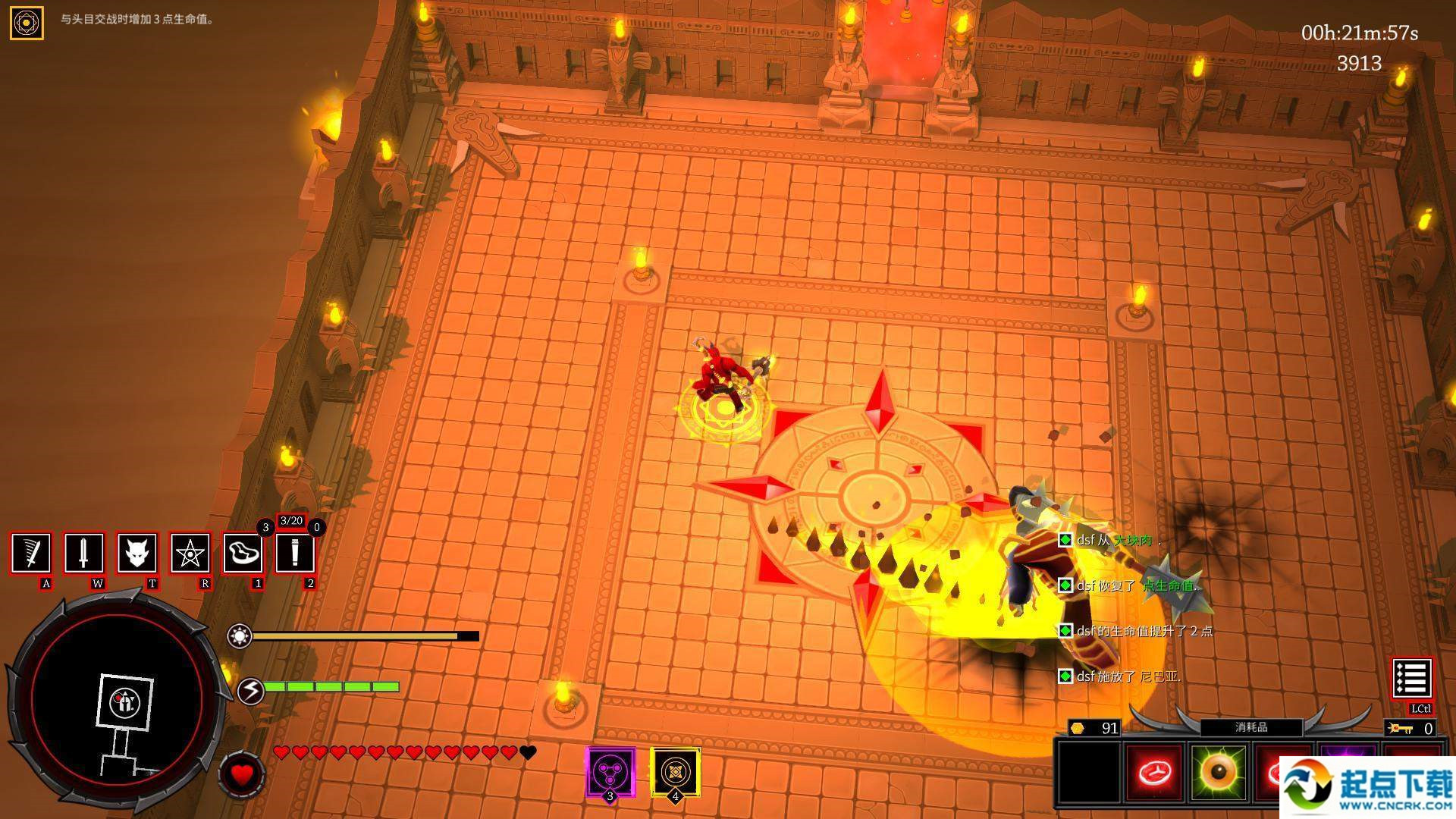Choose the green eyeball consumable slot

click(1218, 772)
